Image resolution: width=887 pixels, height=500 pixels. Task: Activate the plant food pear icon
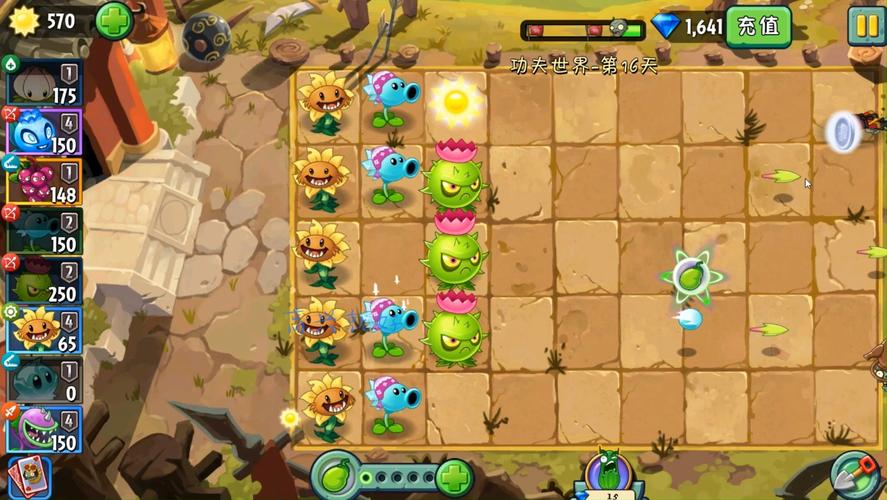pos(336,475)
